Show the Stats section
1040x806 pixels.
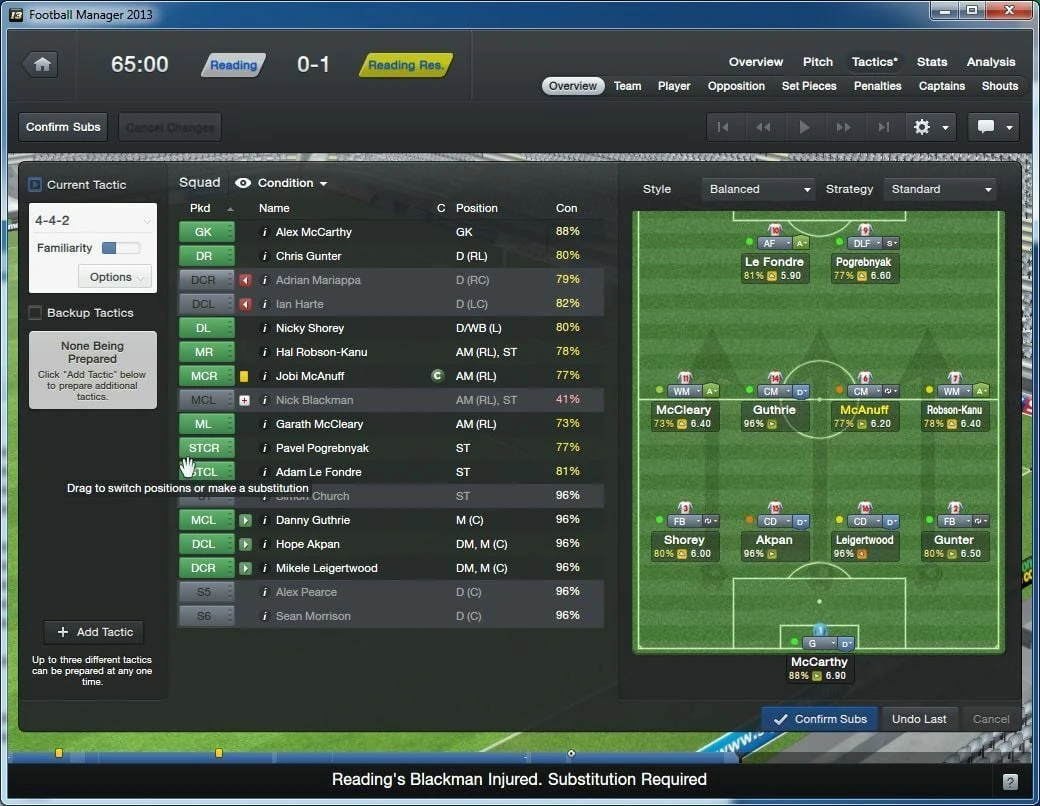pyautogui.click(x=932, y=62)
